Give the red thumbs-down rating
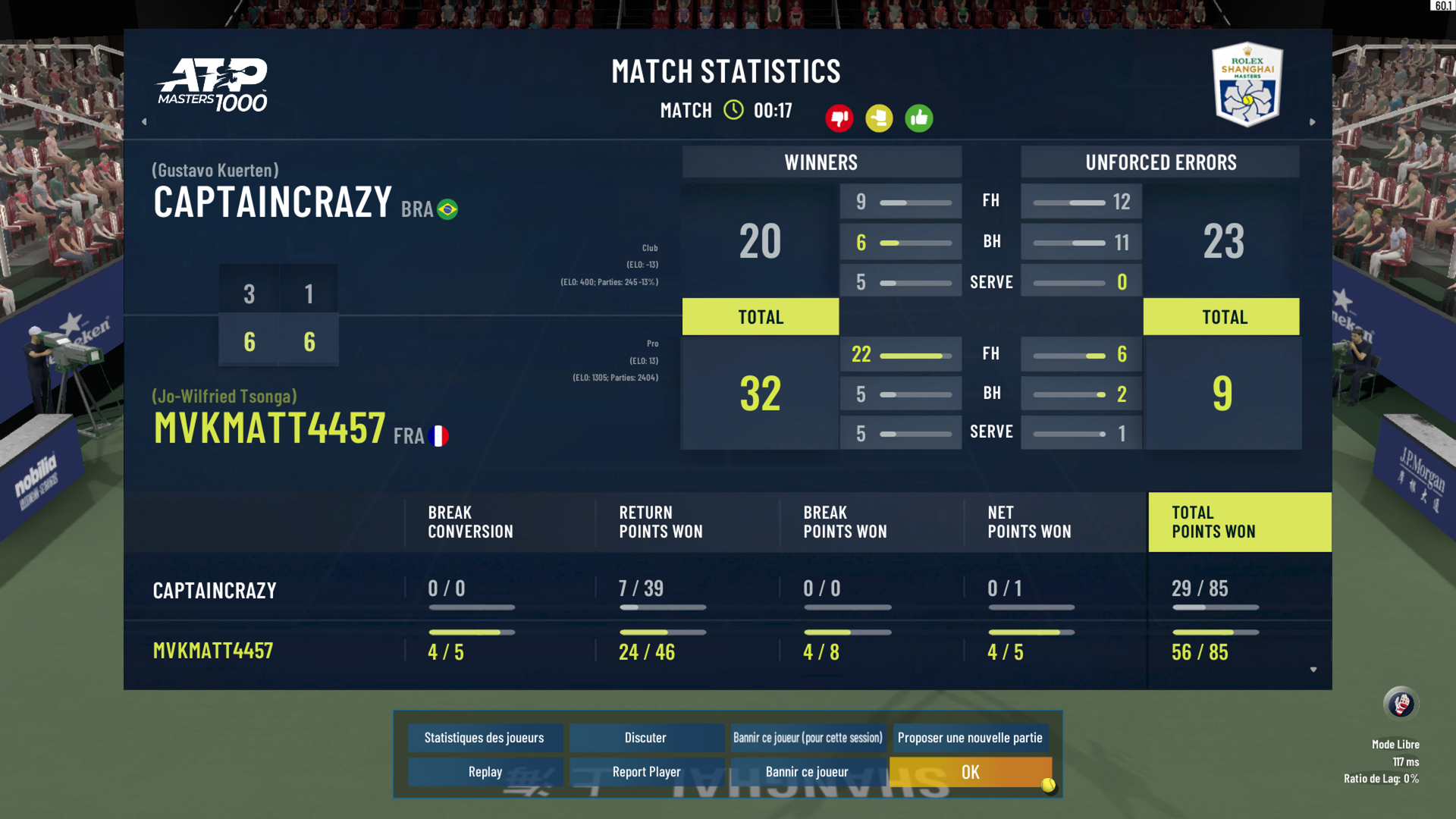1456x819 pixels. (839, 118)
